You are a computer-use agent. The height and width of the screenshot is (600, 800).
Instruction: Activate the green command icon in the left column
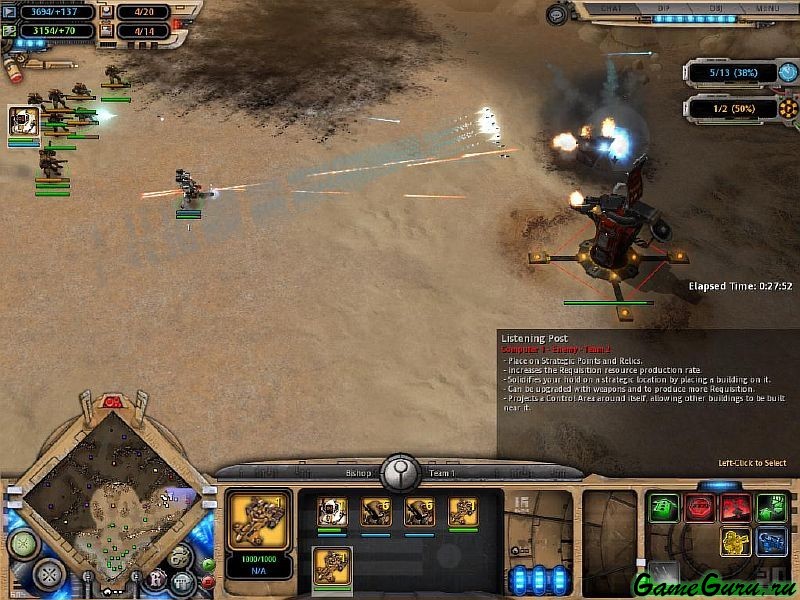pos(663,507)
